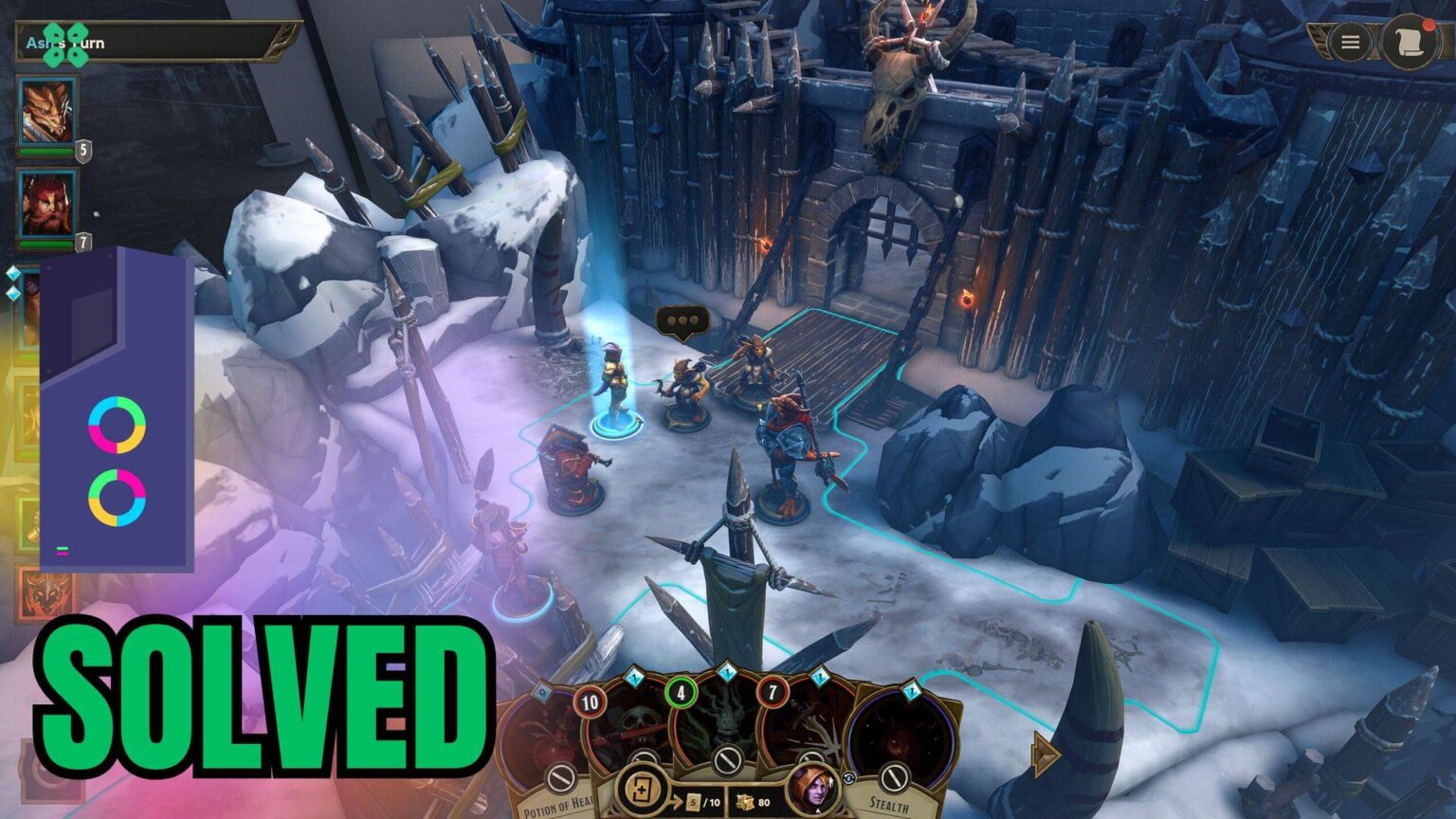This screenshot has width=1456, height=819.
Task: Open the hamburger menu at top right
Action: point(1350,42)
